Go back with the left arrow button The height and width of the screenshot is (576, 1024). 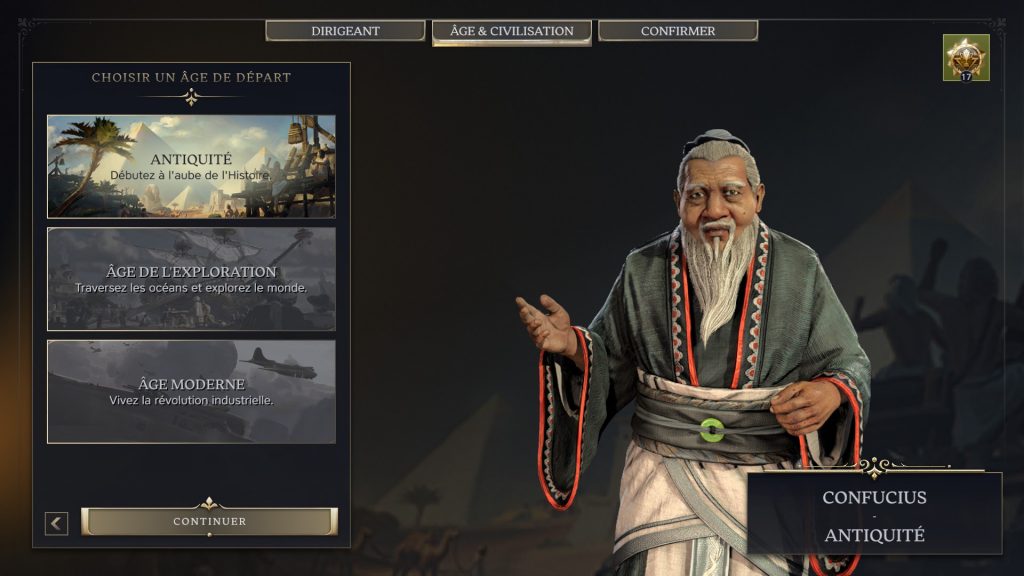point(57,523)
